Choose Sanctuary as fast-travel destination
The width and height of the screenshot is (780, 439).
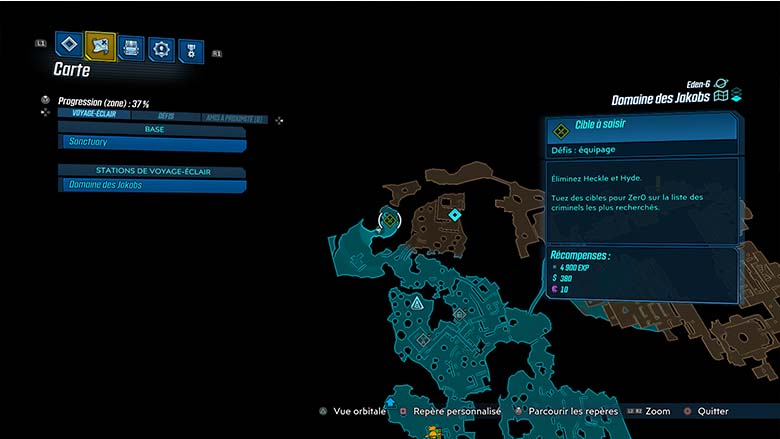tap(152, 144)
